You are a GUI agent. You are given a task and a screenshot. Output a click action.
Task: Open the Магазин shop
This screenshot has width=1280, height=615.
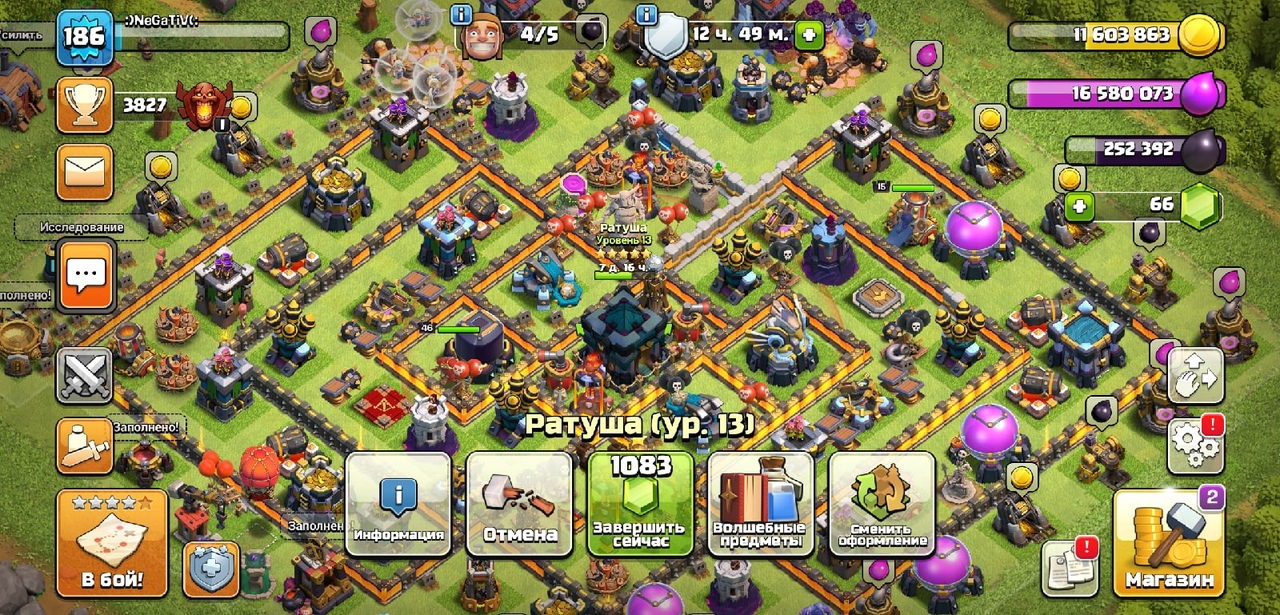(x=1169, y=542)
